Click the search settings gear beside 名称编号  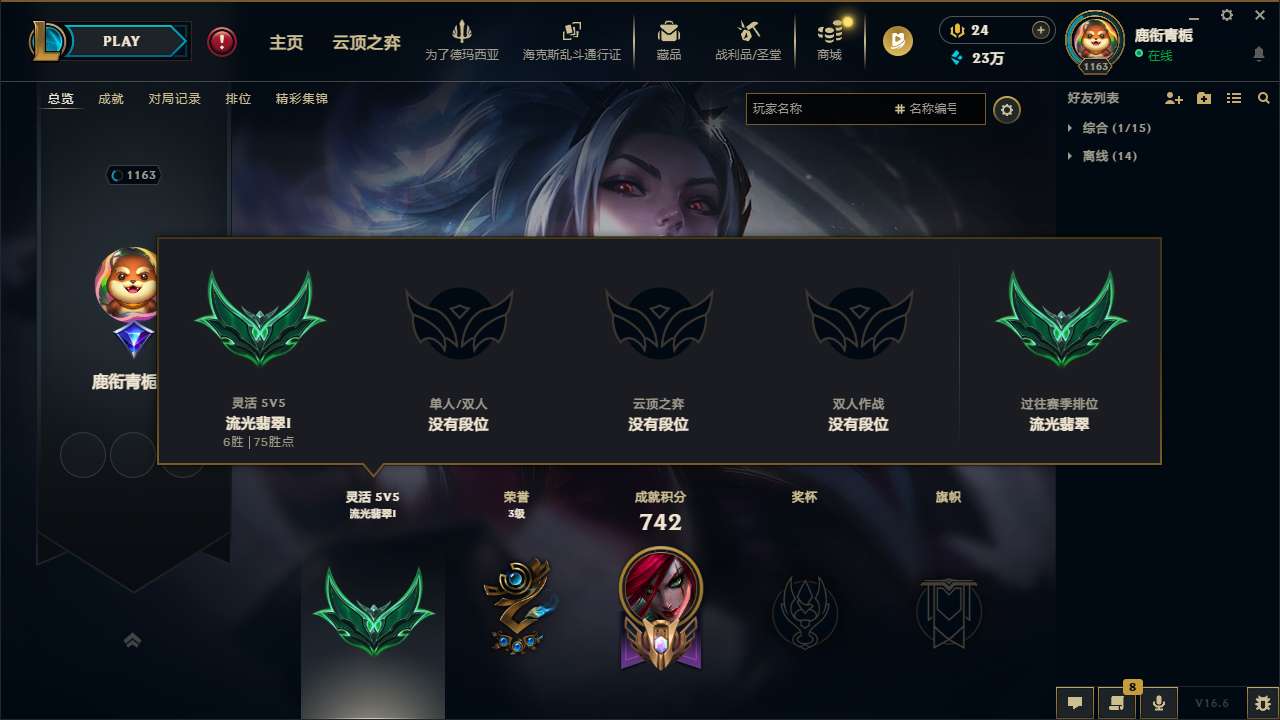[1007, 109]
